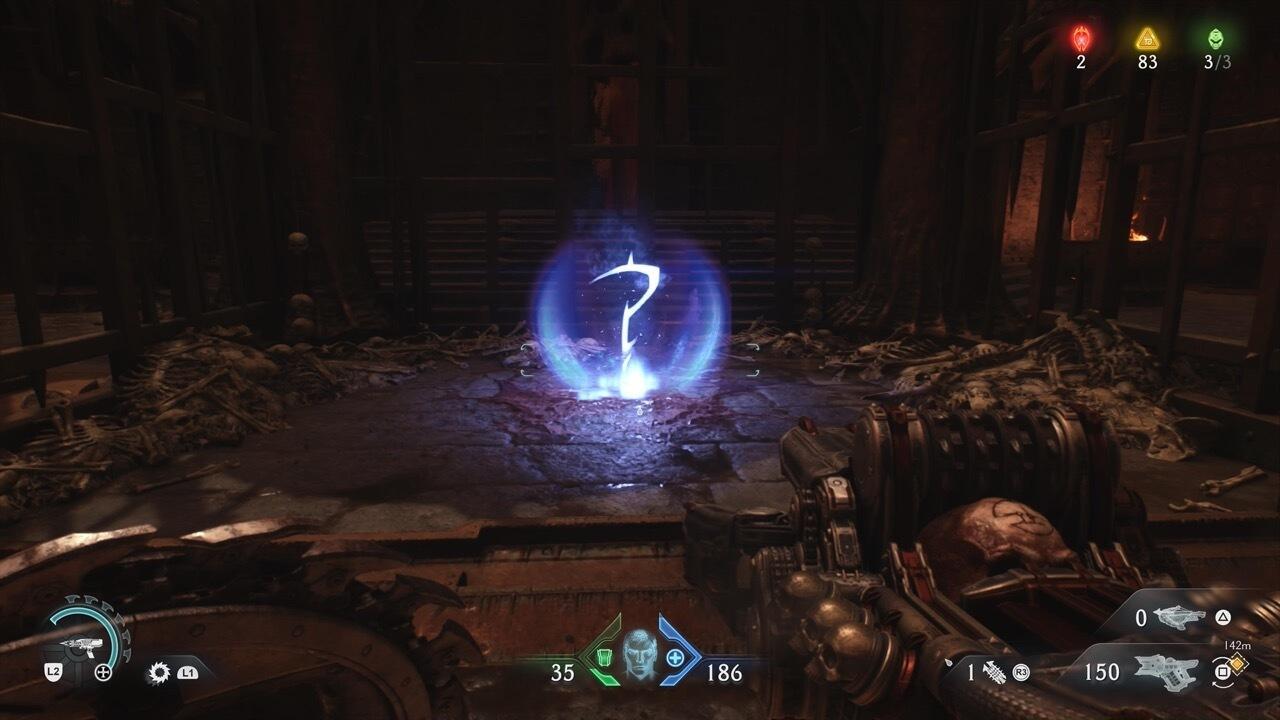Click the blue health cross icon
Image resolution: width=1280 pixels, height=720 pixels.
(x=676, y=657)
